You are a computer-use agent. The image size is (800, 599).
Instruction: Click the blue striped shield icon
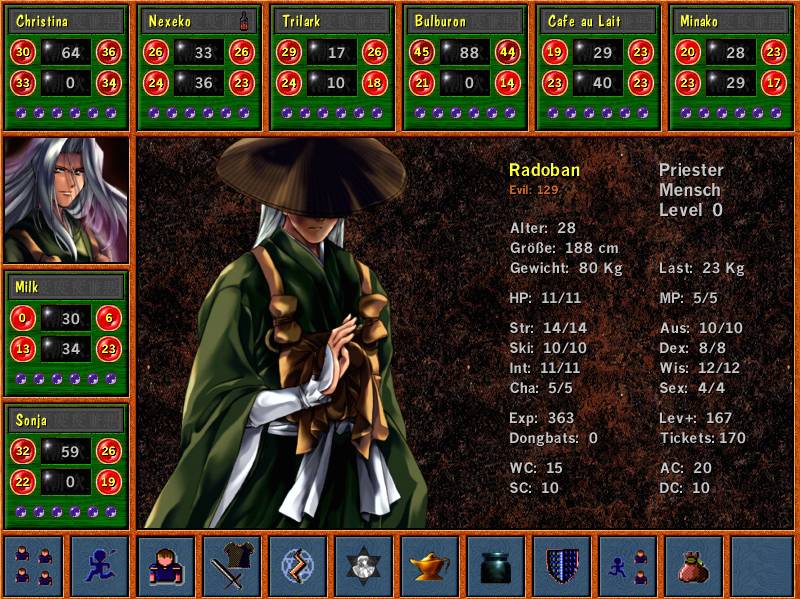coord(562,566)
